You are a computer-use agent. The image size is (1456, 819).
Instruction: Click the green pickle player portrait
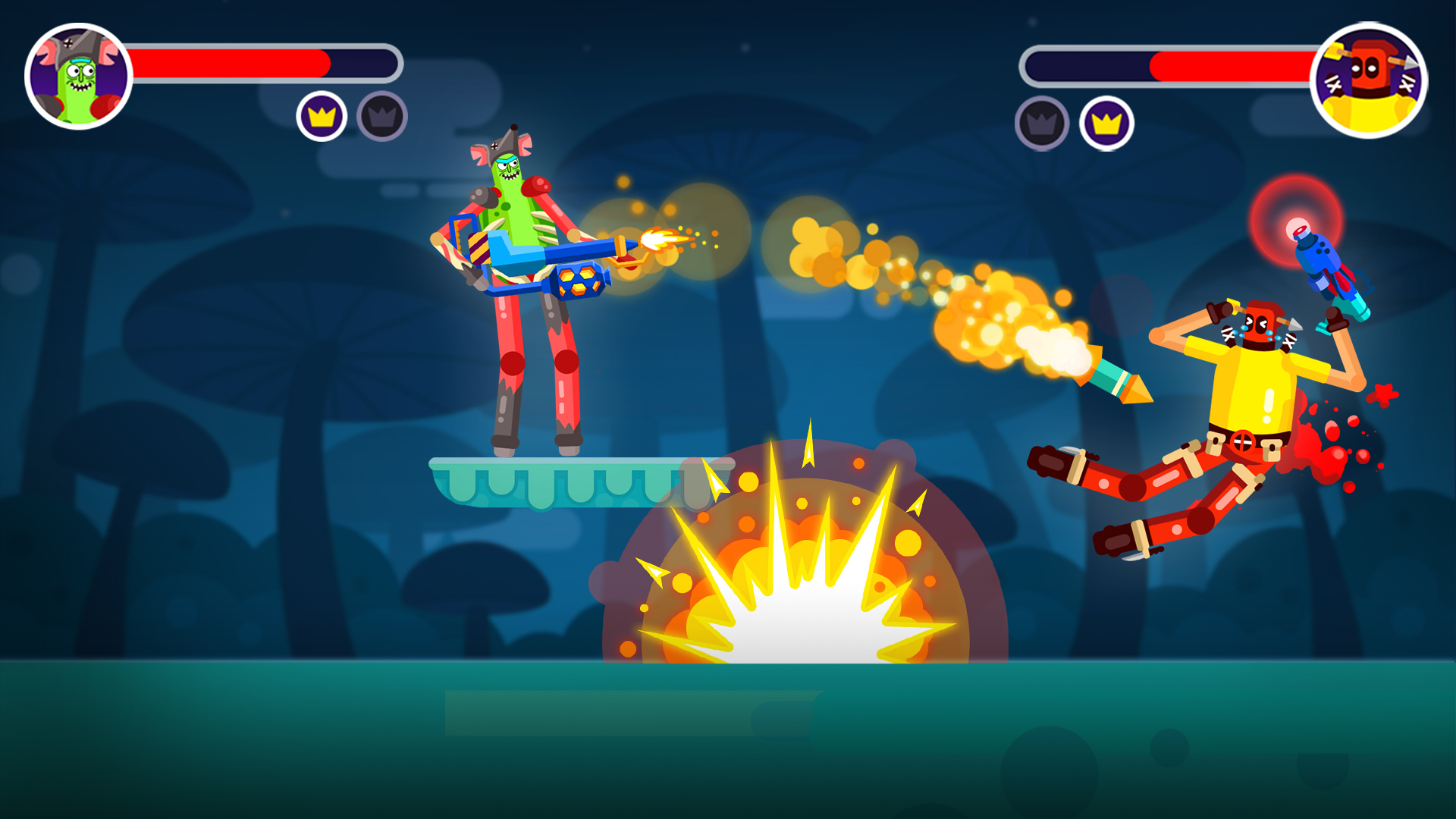tap(79, 77)
